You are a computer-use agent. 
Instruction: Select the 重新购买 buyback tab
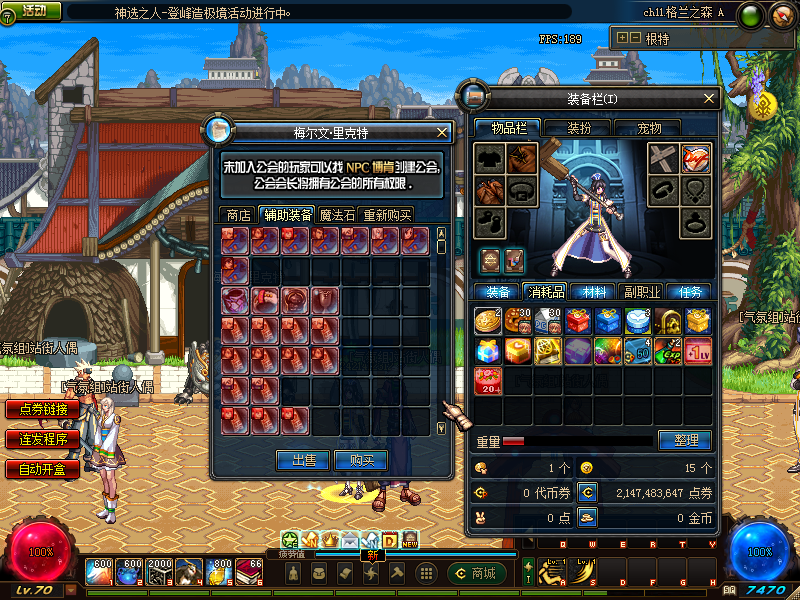tap(386, 214)
